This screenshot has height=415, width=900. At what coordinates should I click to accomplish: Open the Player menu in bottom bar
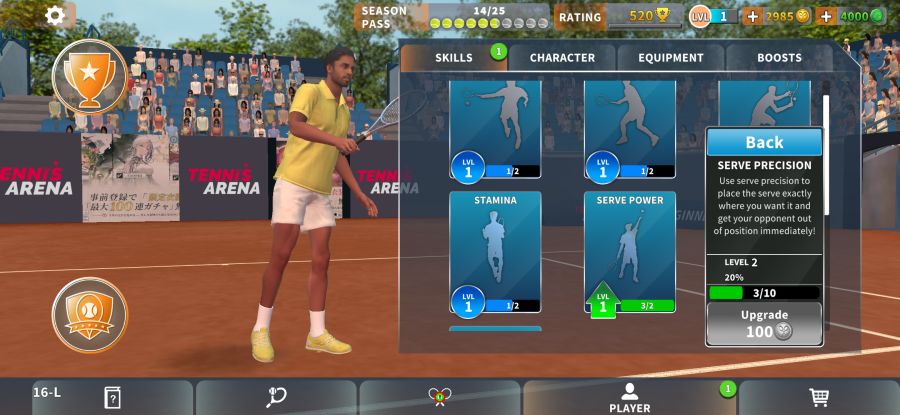pos(630,397)
